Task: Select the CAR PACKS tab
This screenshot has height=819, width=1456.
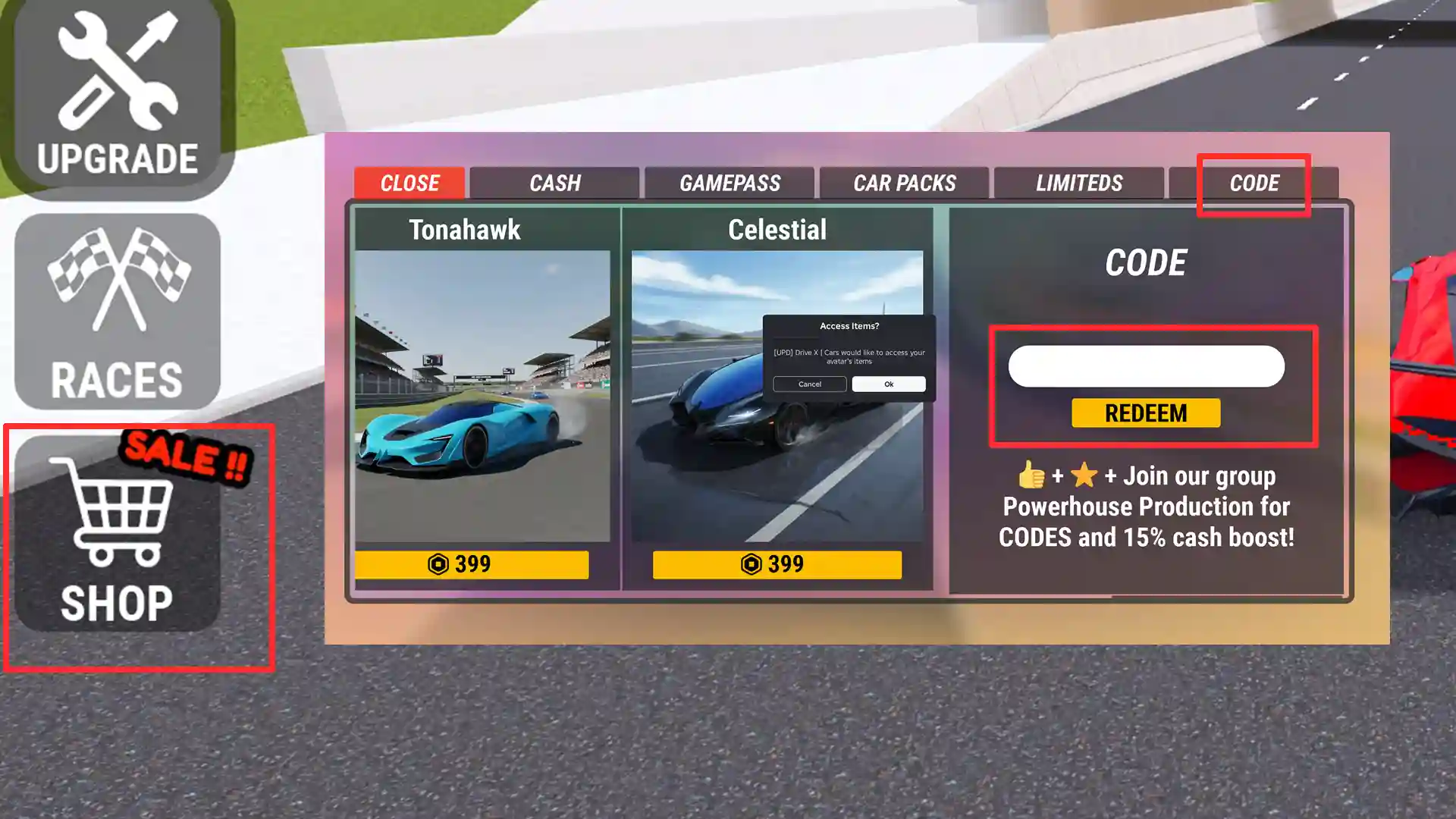Action: click(x=905, y=183)
